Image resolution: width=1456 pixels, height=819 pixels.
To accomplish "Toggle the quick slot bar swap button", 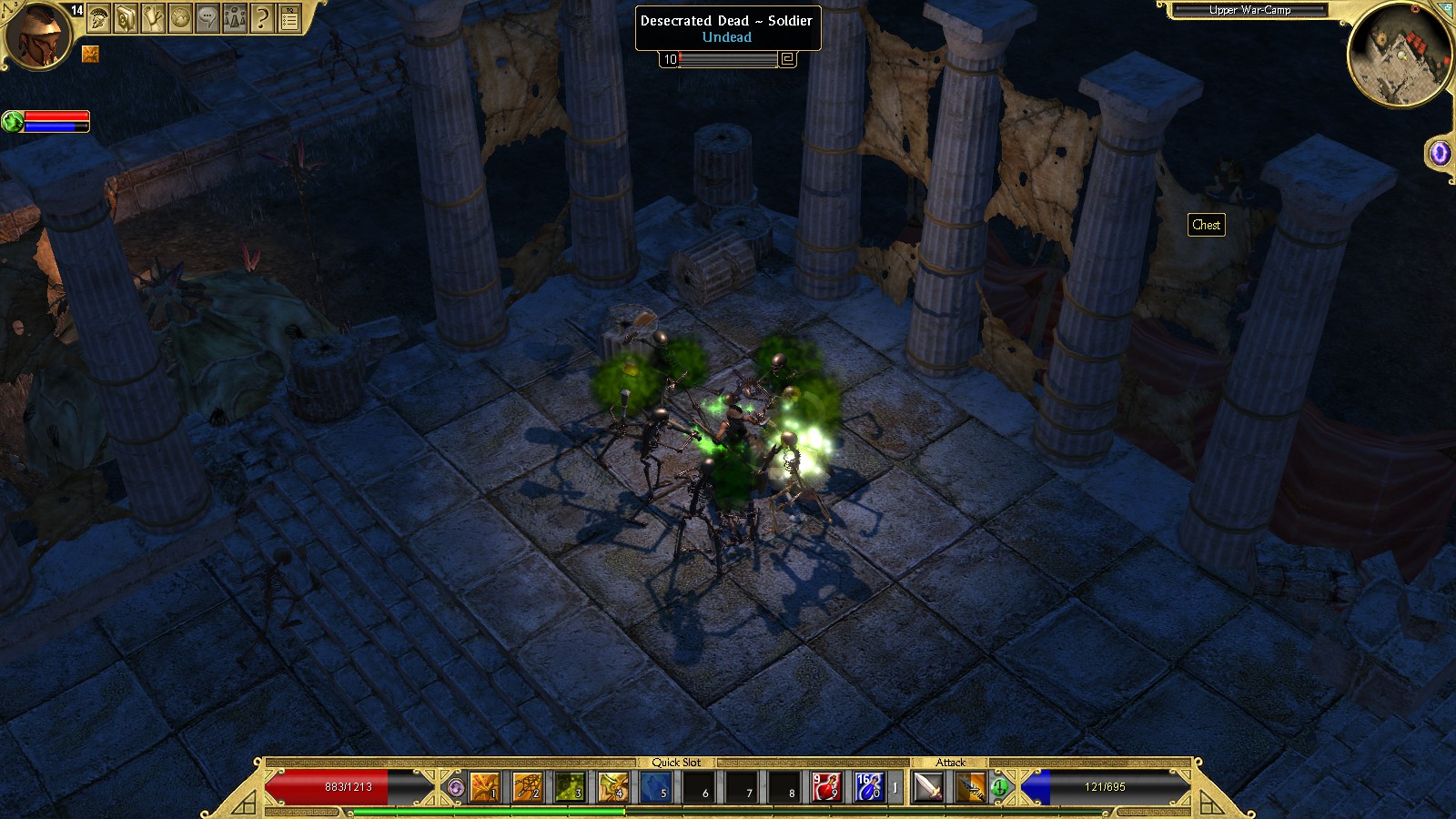I will [456, 788].
